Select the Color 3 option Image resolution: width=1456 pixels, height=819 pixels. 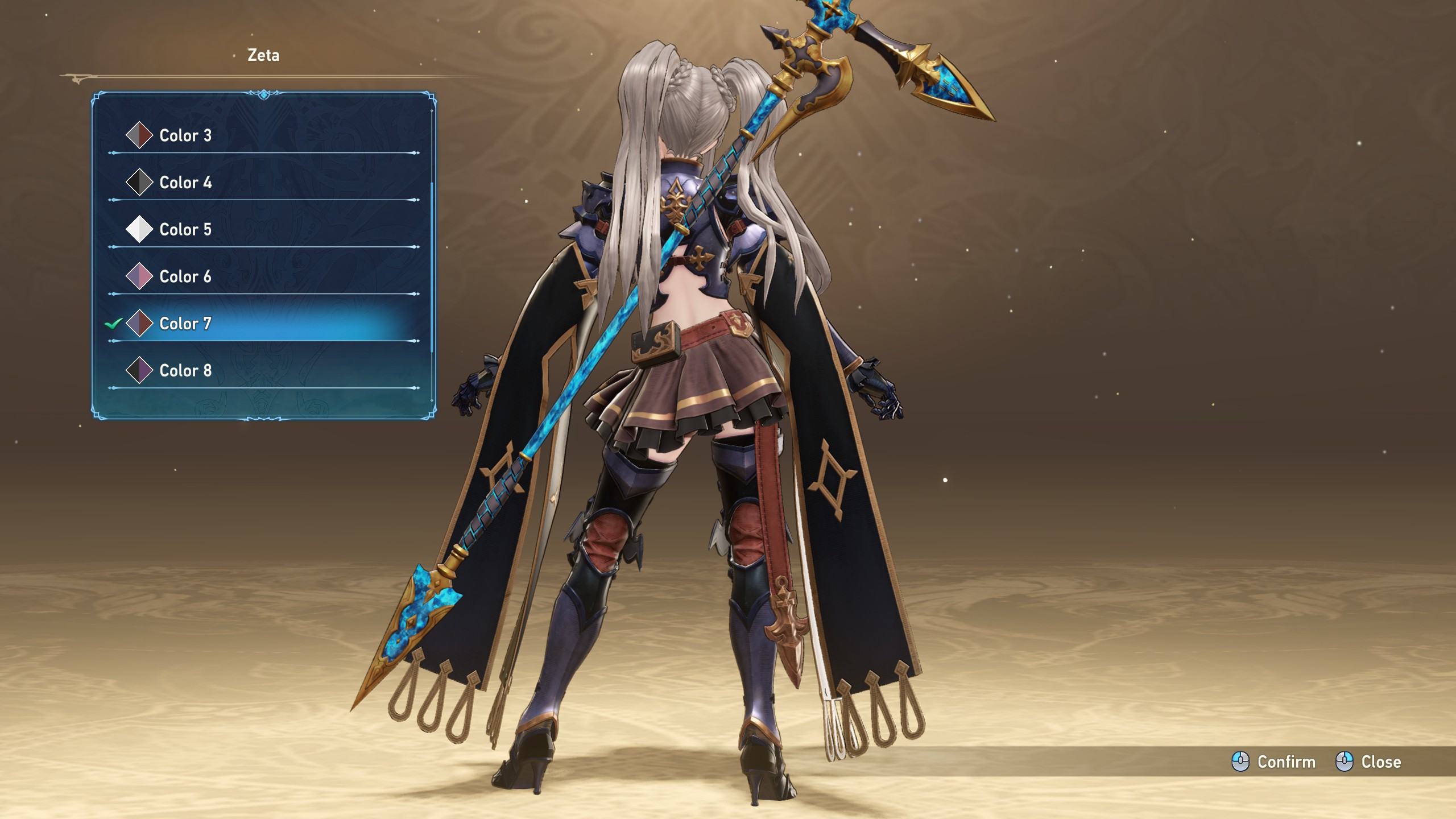tap(185, 135)
